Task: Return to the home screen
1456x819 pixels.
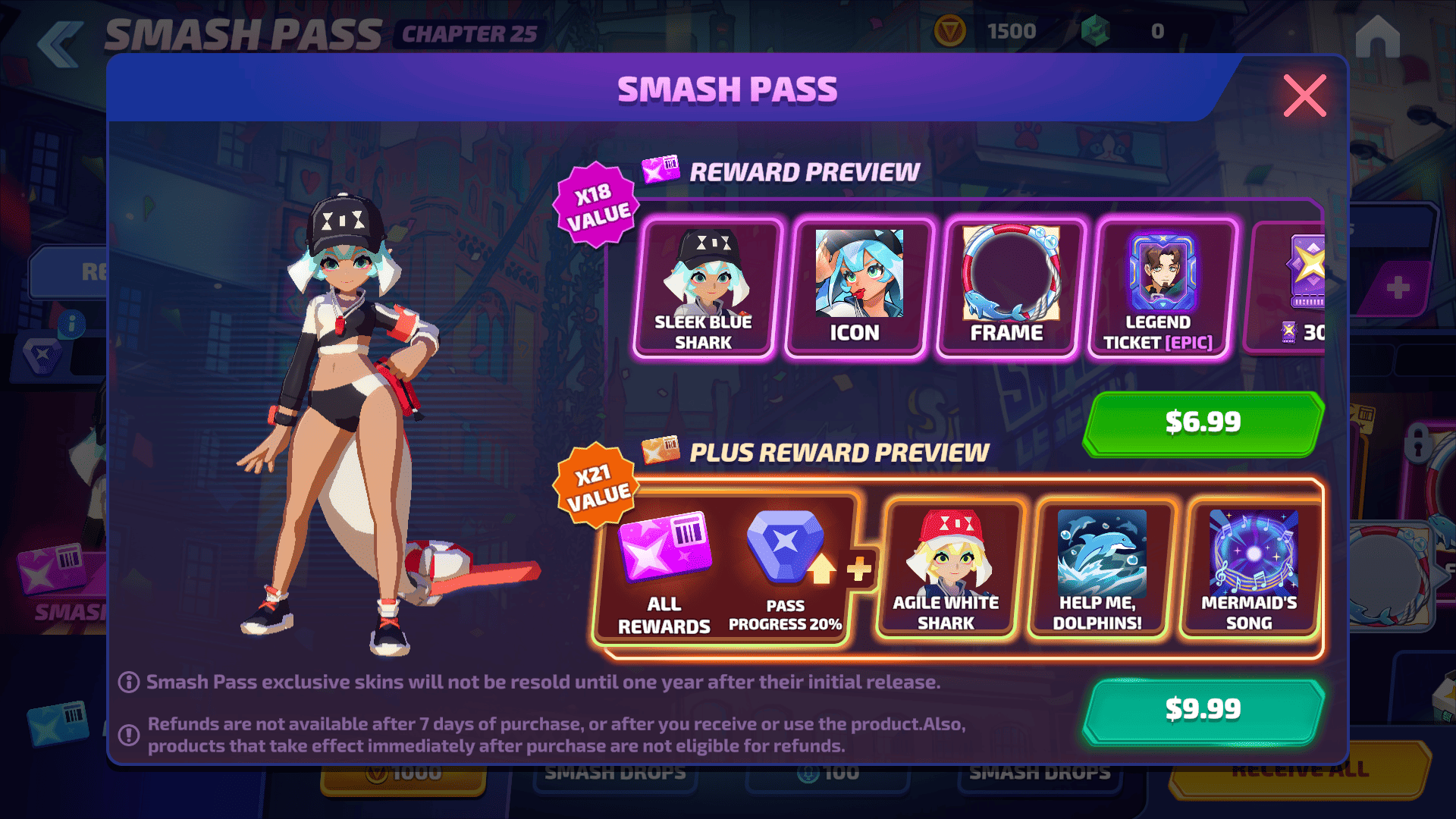Action: 1377,38
